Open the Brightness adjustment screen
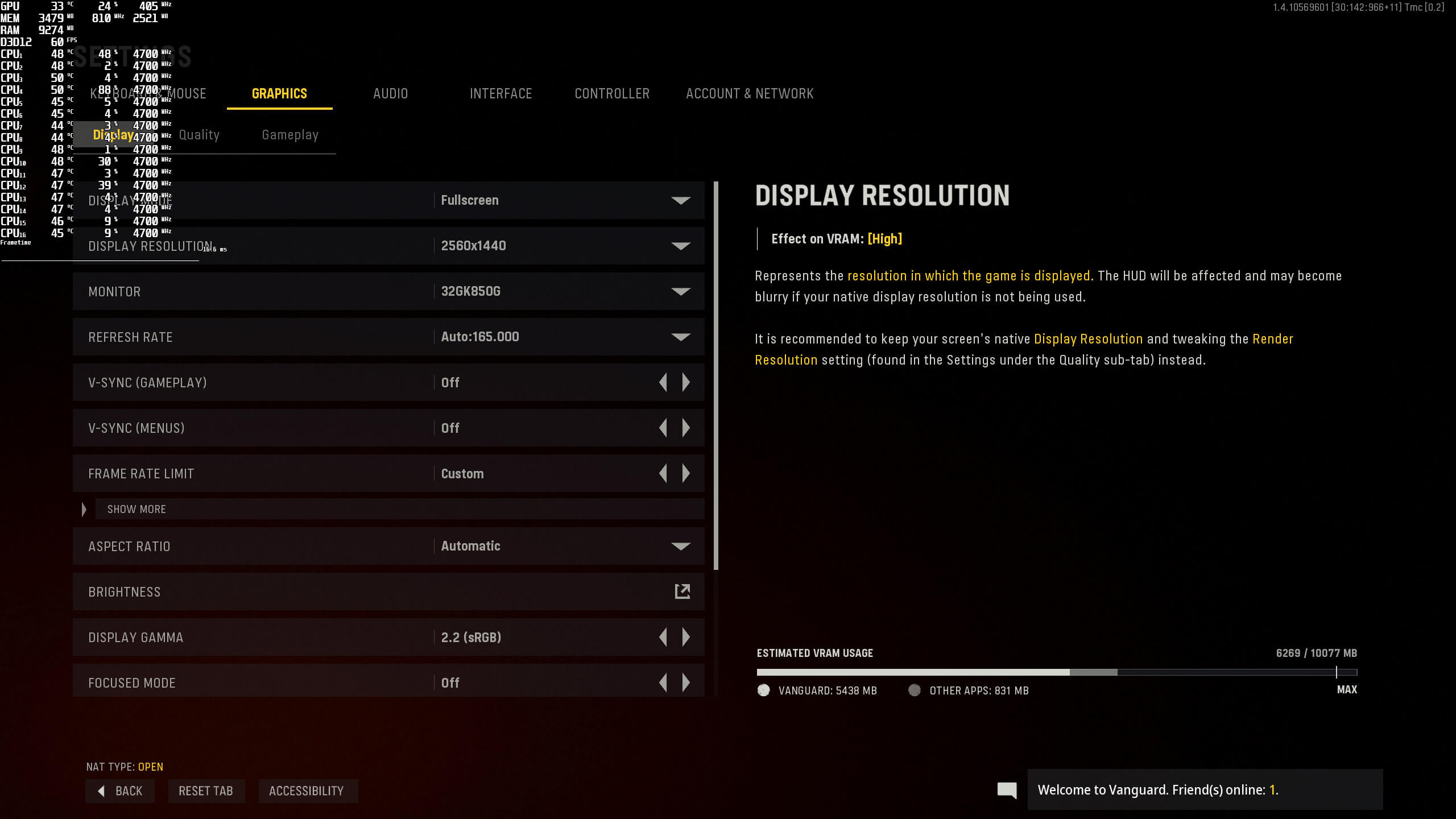This screenshot has width=1456, height=819. (682, 591)
